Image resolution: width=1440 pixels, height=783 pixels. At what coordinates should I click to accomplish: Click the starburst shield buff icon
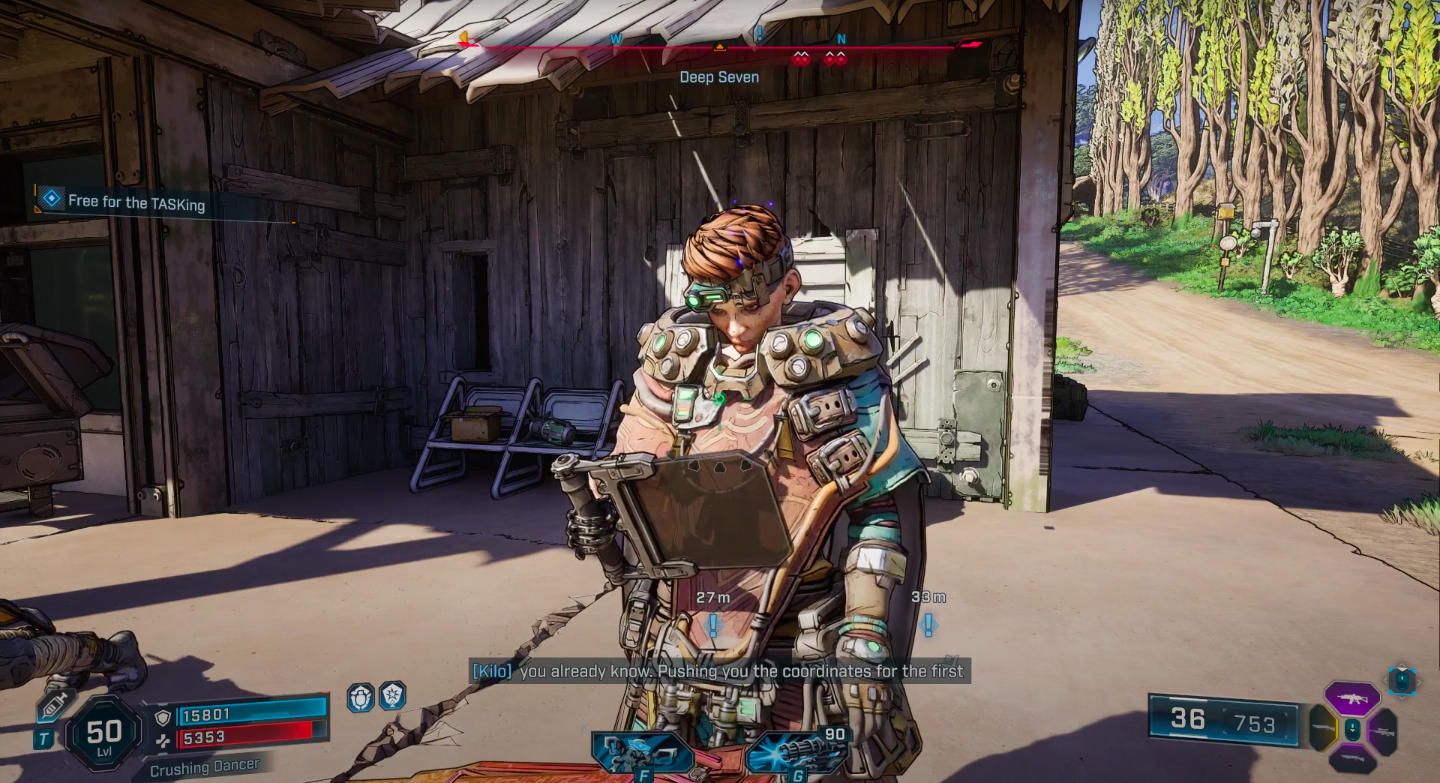392,695
